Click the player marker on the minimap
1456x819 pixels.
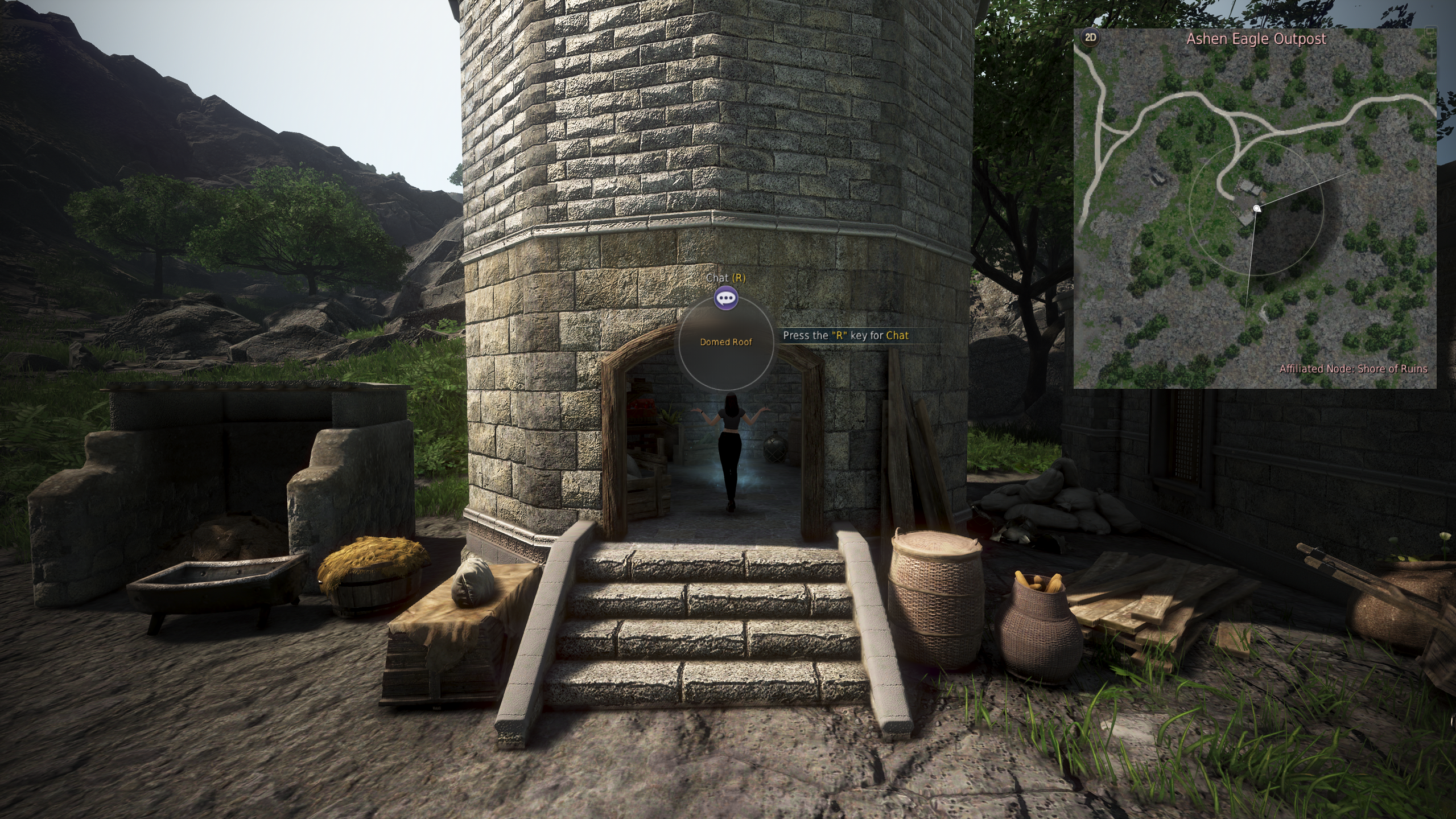[x=1256, y=208]
